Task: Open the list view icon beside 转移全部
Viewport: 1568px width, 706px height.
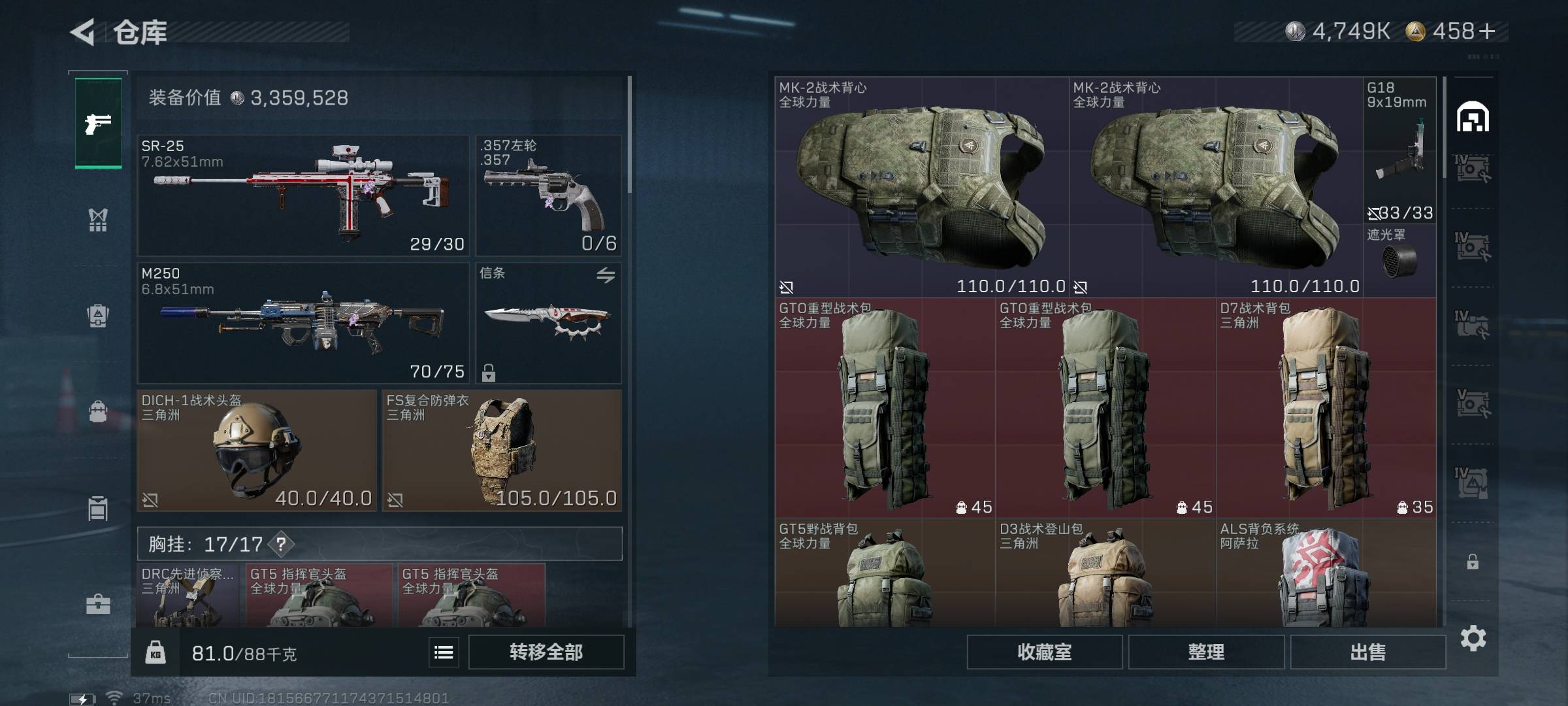Action: coord(444,652)
